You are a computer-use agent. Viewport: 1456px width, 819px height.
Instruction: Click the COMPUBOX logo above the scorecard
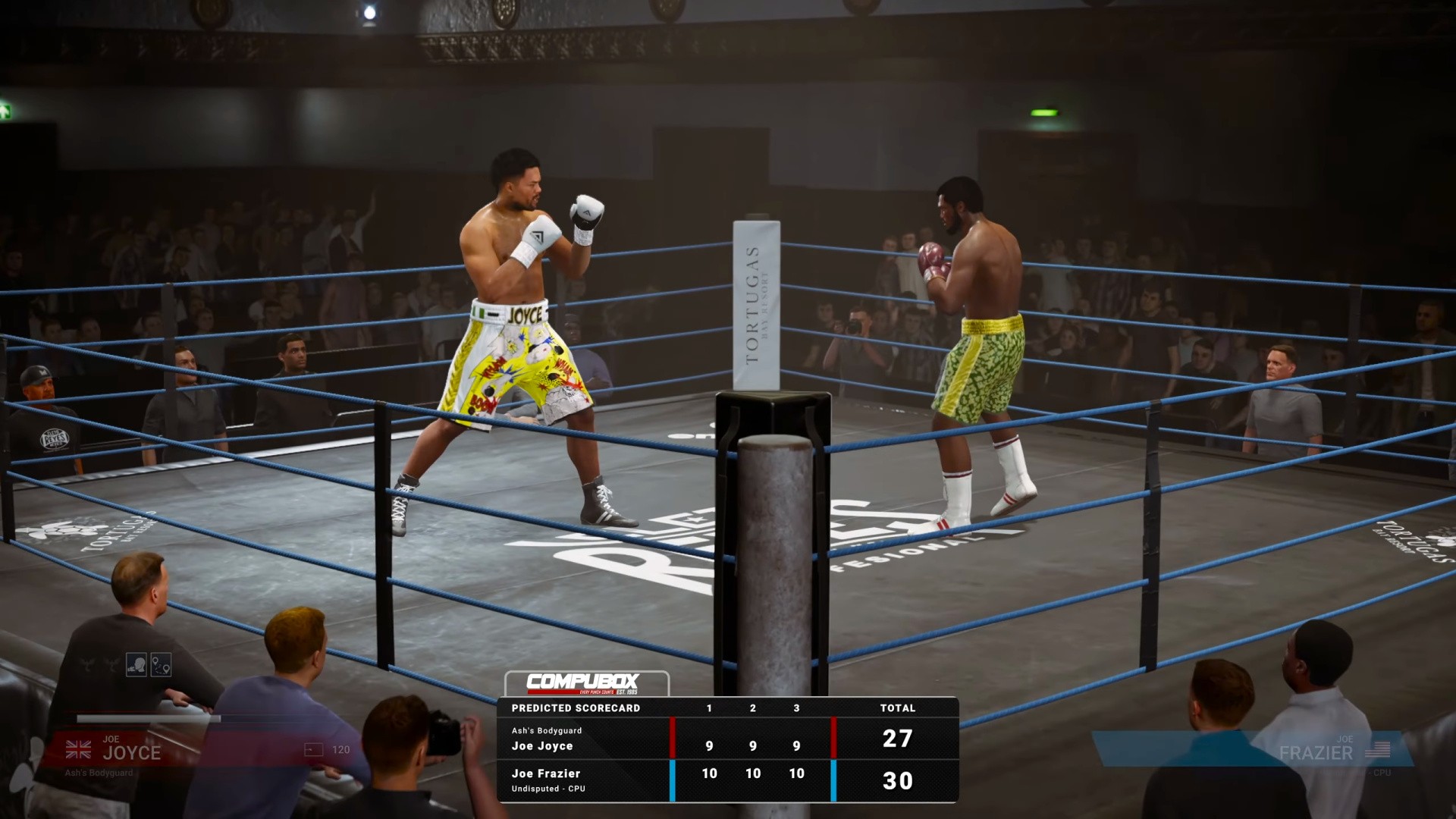584,683
